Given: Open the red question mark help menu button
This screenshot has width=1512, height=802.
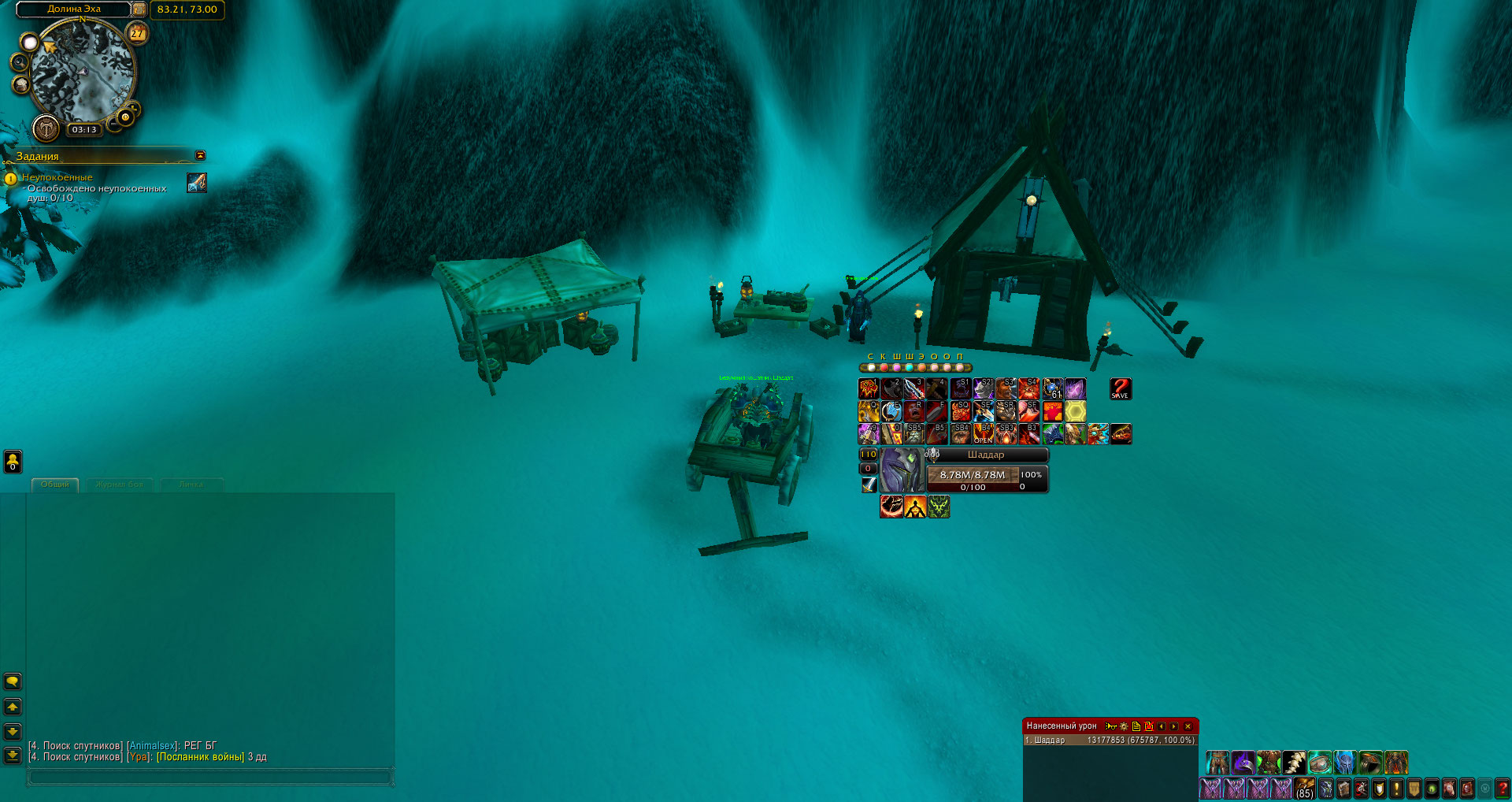Looking at the screenshot, I should pos(1503,788).
